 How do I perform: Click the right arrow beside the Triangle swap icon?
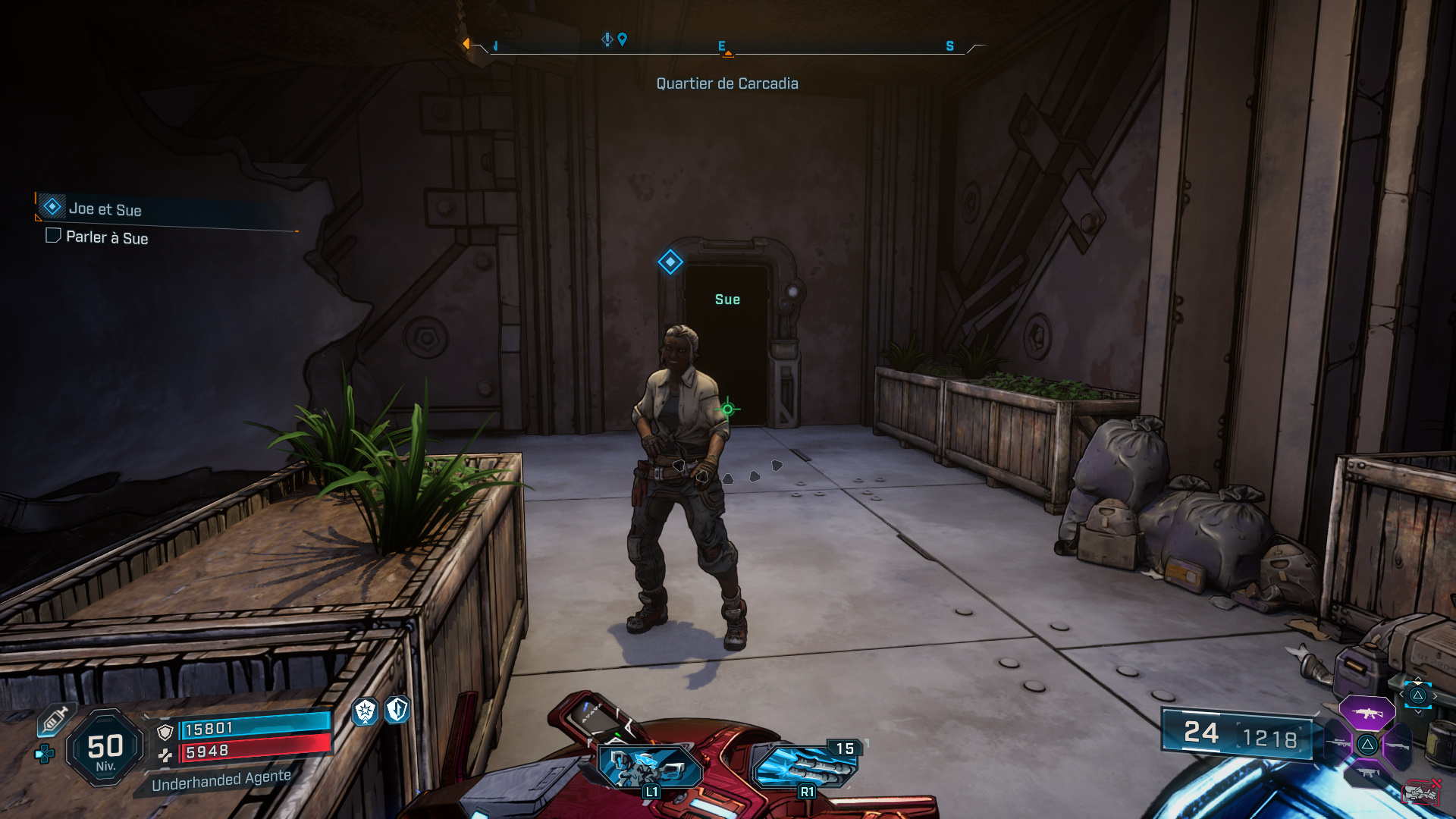[x=1436, y=695]
